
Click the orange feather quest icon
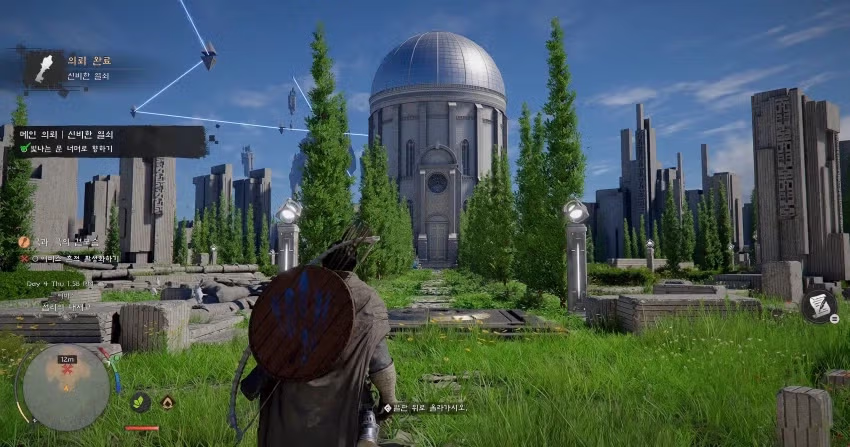(24, 242)
